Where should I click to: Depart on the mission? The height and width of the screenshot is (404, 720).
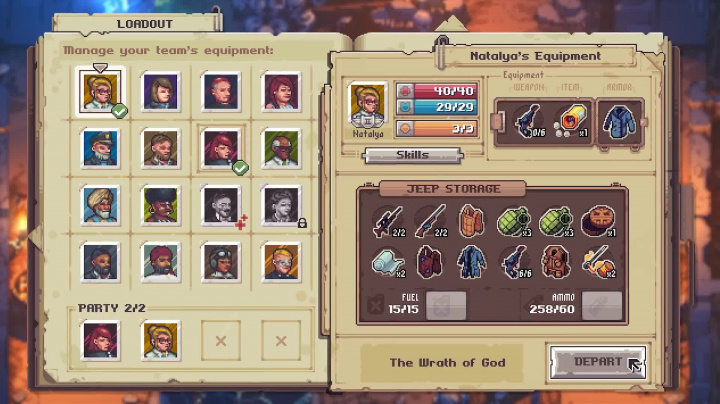598,361
